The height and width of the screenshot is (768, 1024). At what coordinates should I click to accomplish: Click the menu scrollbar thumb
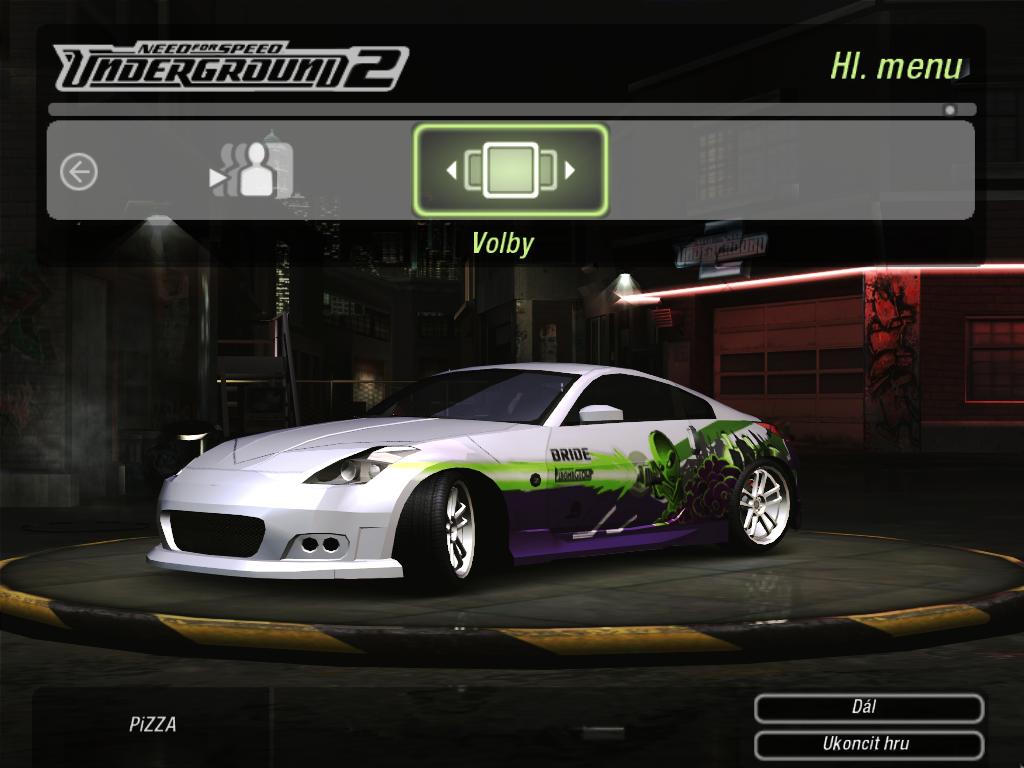click(950, 110)
